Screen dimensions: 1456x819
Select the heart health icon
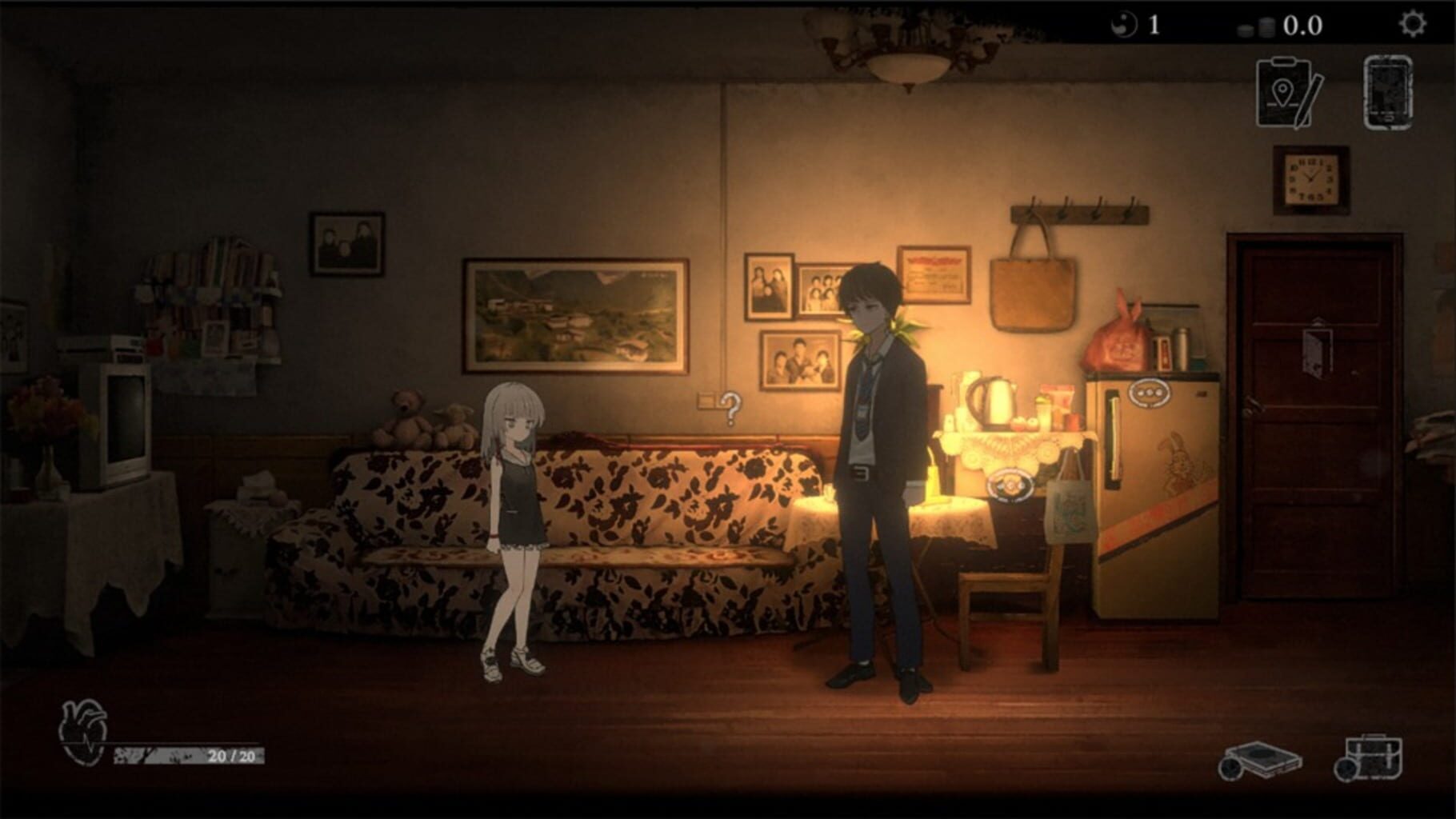coord(82,730)
